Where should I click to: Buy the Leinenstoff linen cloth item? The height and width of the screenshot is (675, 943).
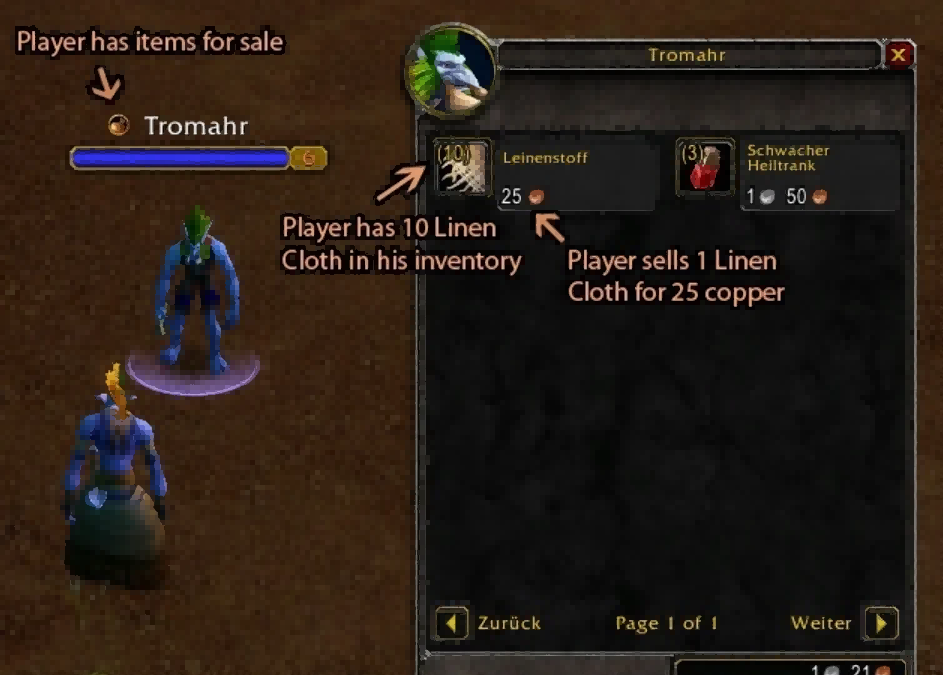pos(463,167)
